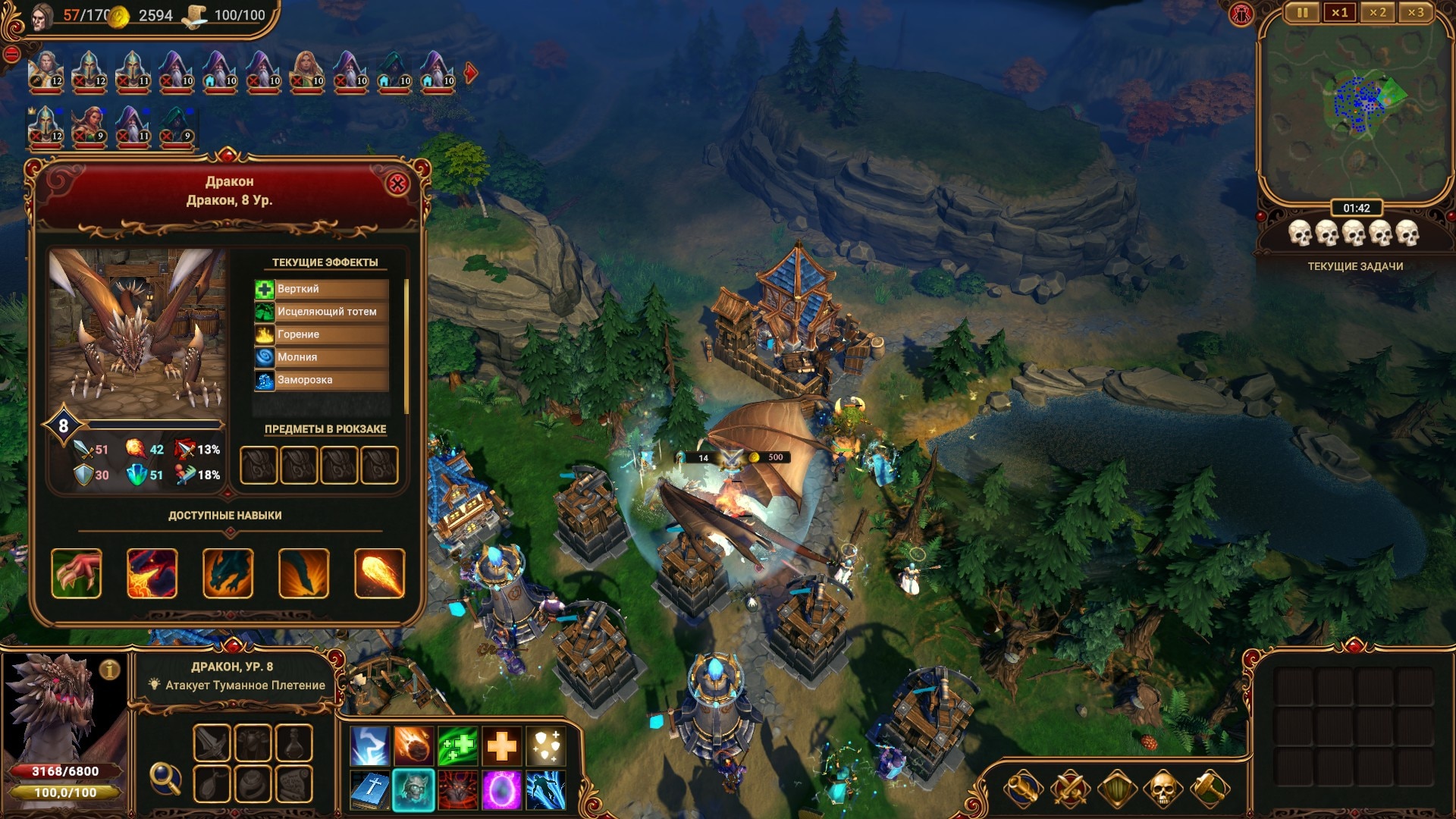Close the Дракон info panel
This screenshot has height=819, width=1456.
click(397, 184)
